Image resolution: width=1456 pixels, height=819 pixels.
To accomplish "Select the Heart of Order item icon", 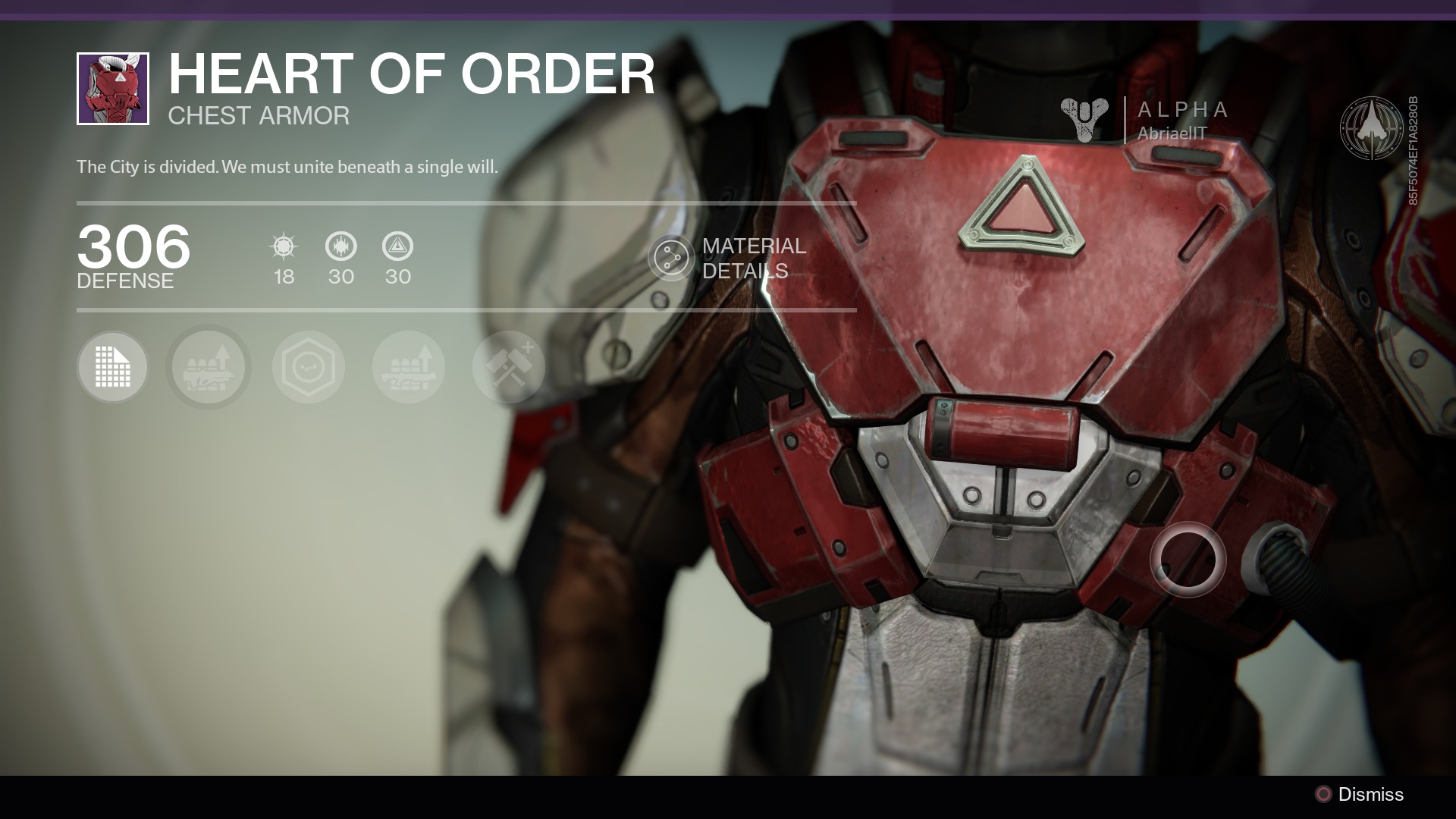I will pos(113,89).
